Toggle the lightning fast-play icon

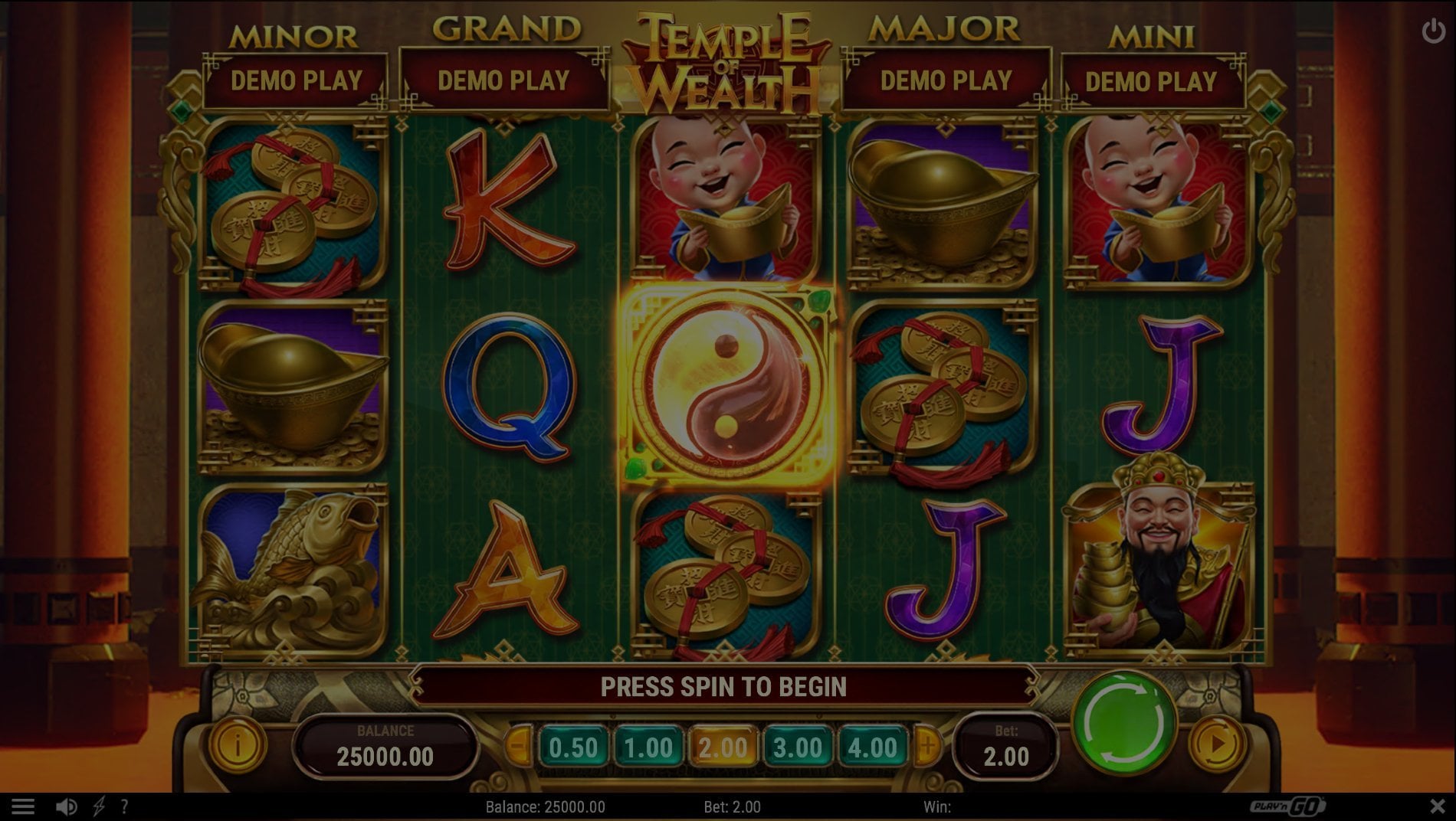point(99,806)
